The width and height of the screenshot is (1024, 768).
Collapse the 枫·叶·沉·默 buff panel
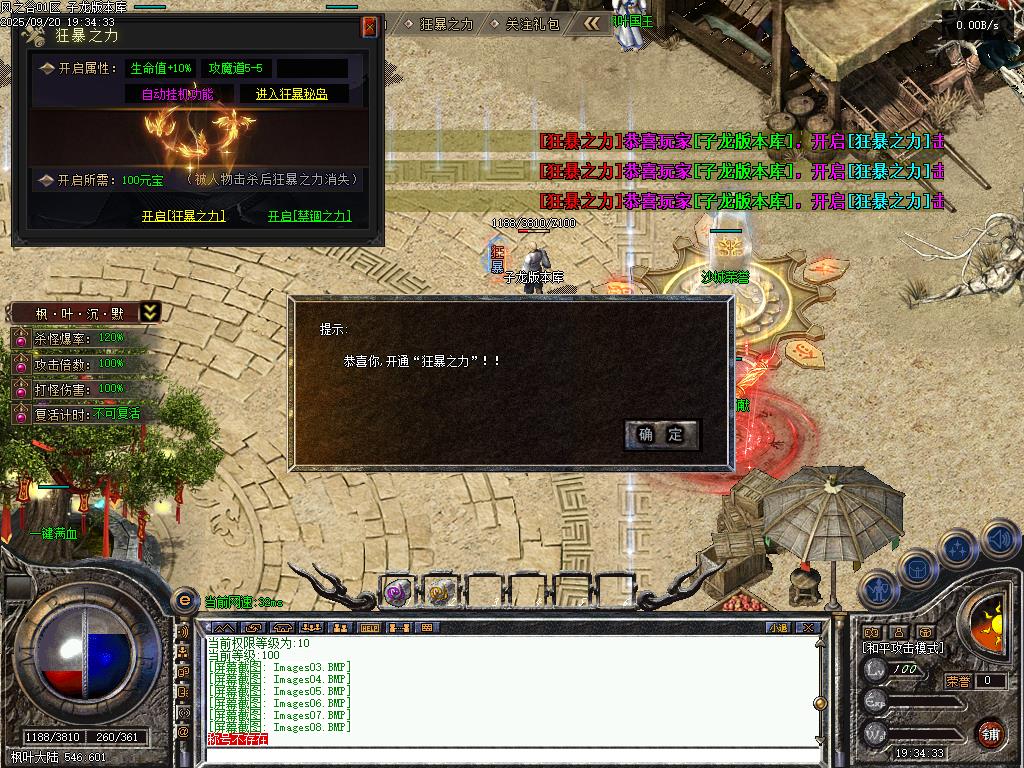(x=150, y=312)
